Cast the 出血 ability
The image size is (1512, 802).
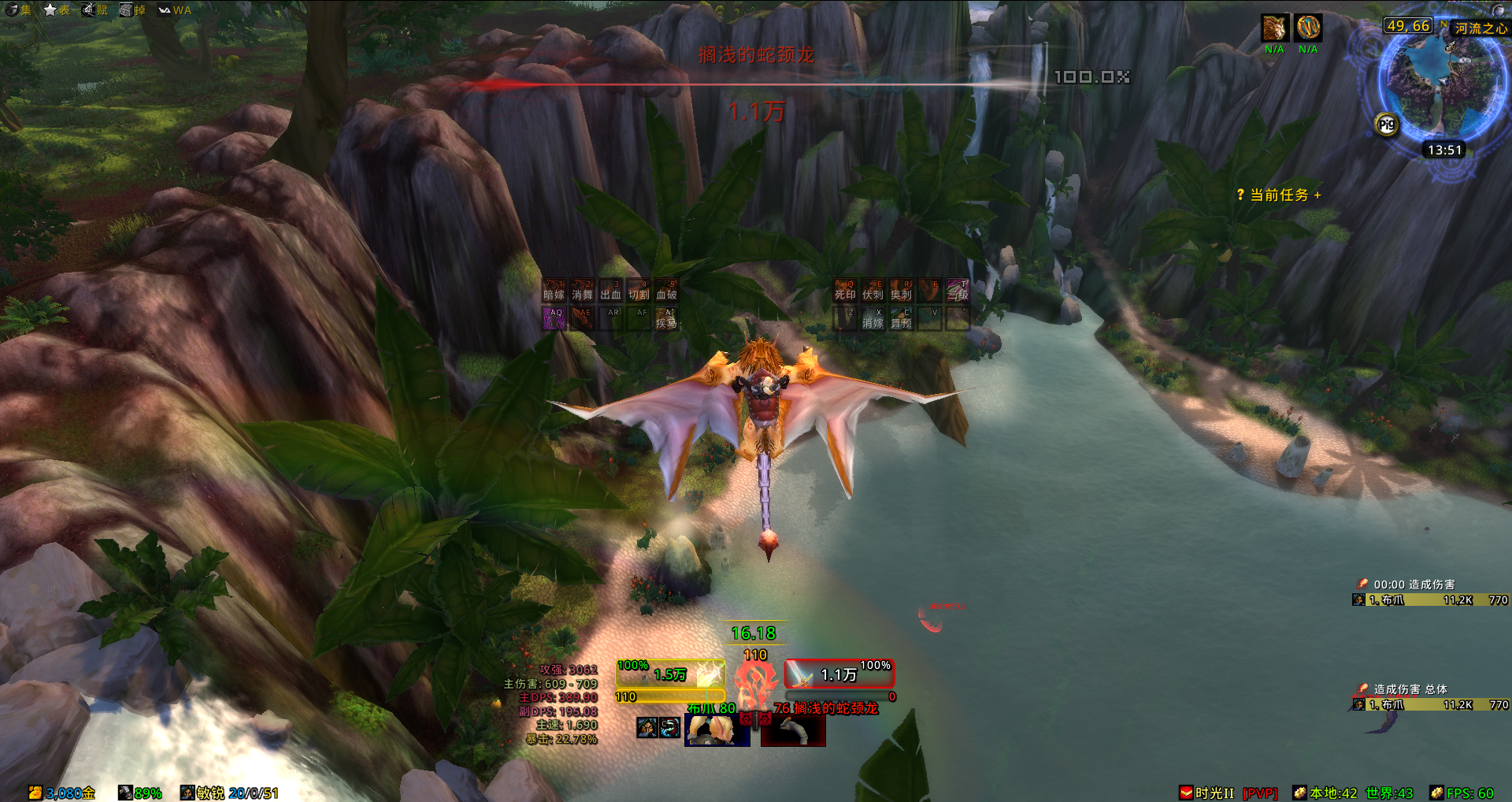click(610, 291)
